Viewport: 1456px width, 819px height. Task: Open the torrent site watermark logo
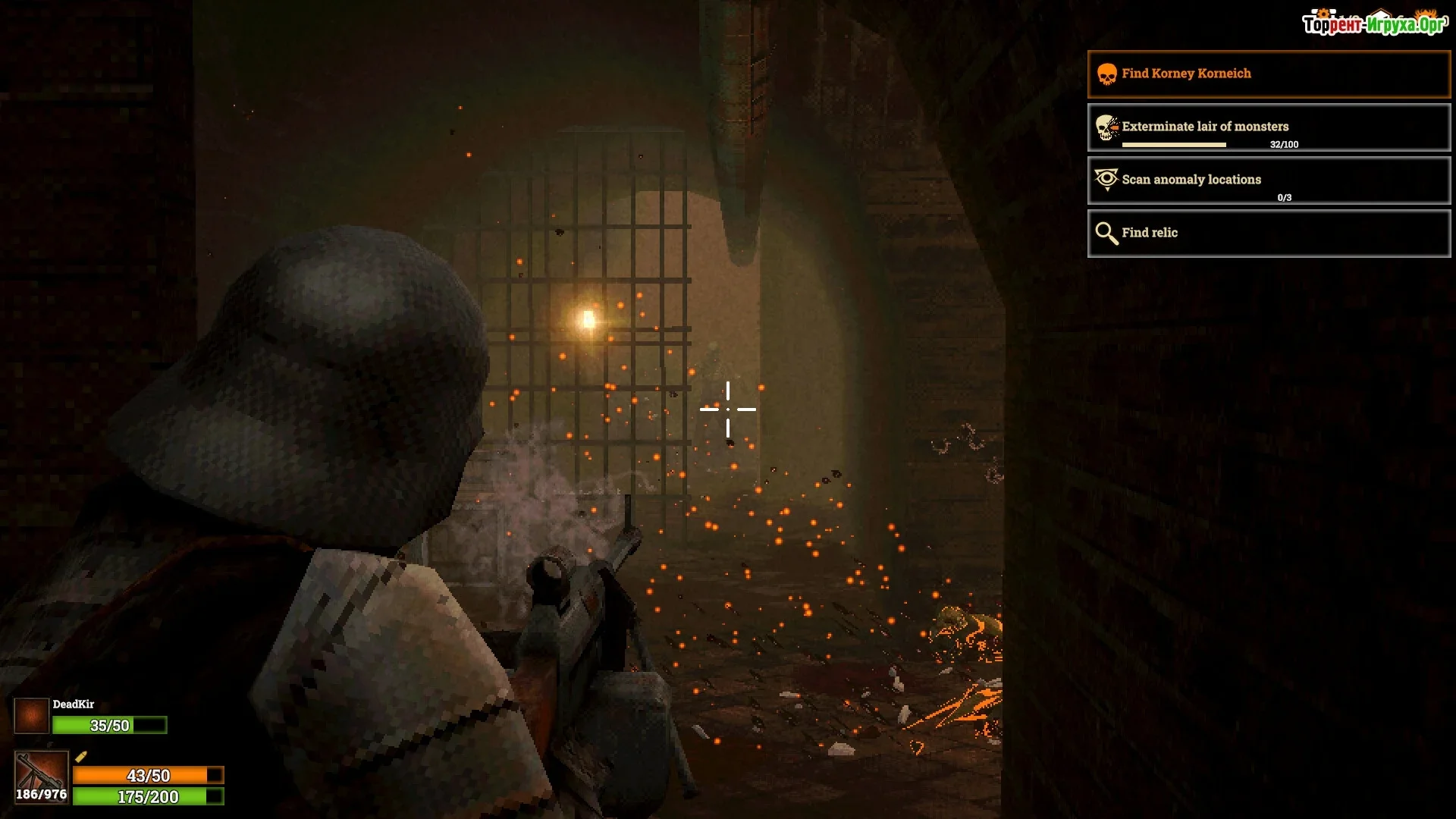tap(1374, 24)
